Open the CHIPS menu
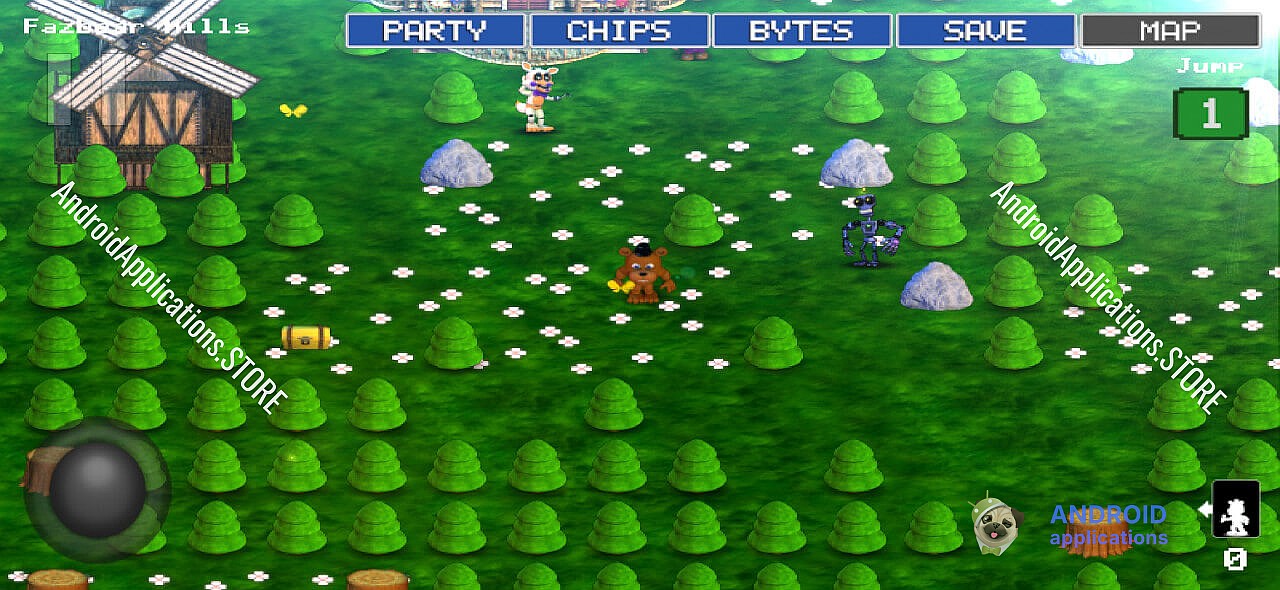 619,31
